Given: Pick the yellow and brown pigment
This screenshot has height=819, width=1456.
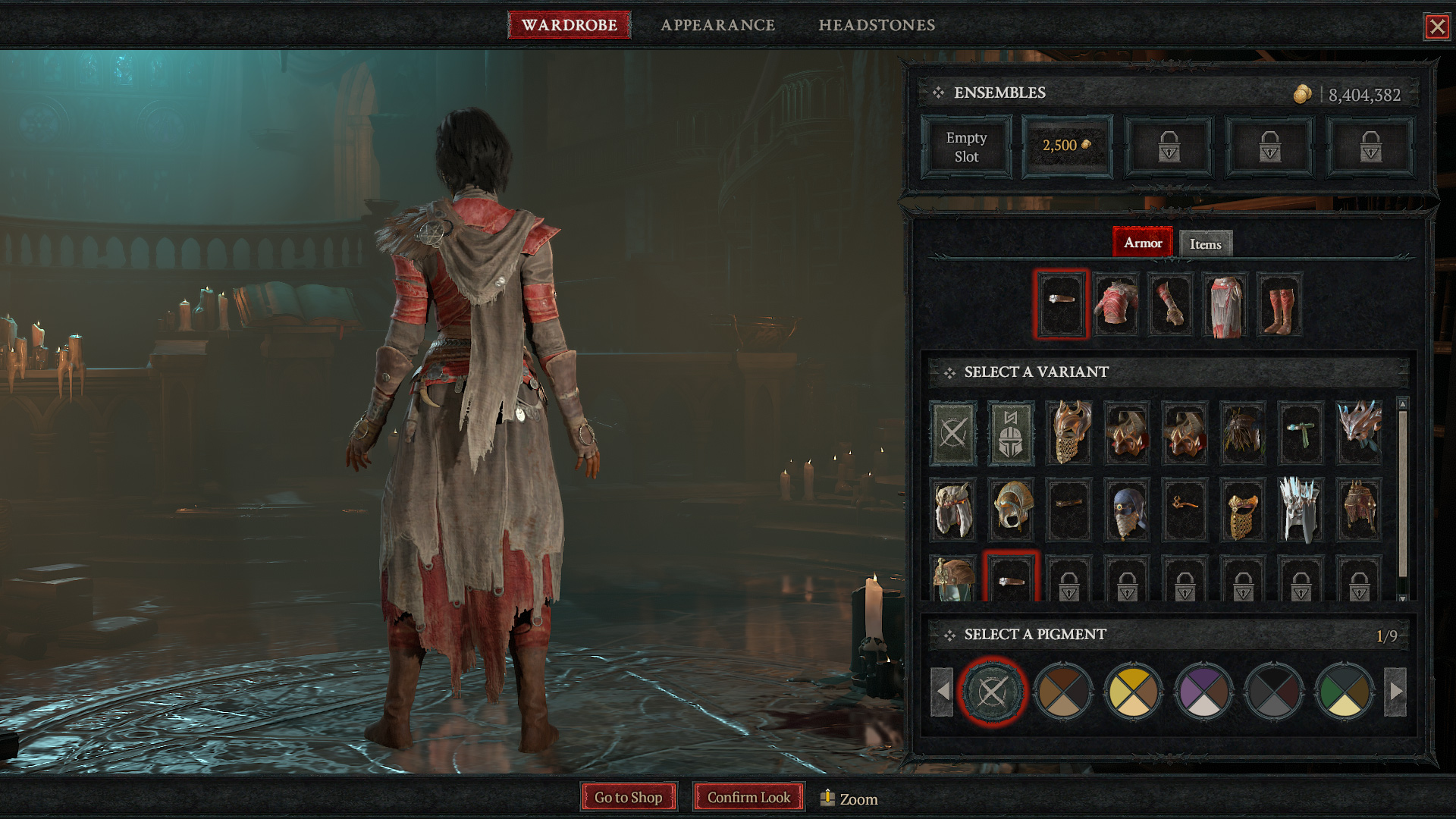Looking at the screenshot, I should (x=1133, y=691).
